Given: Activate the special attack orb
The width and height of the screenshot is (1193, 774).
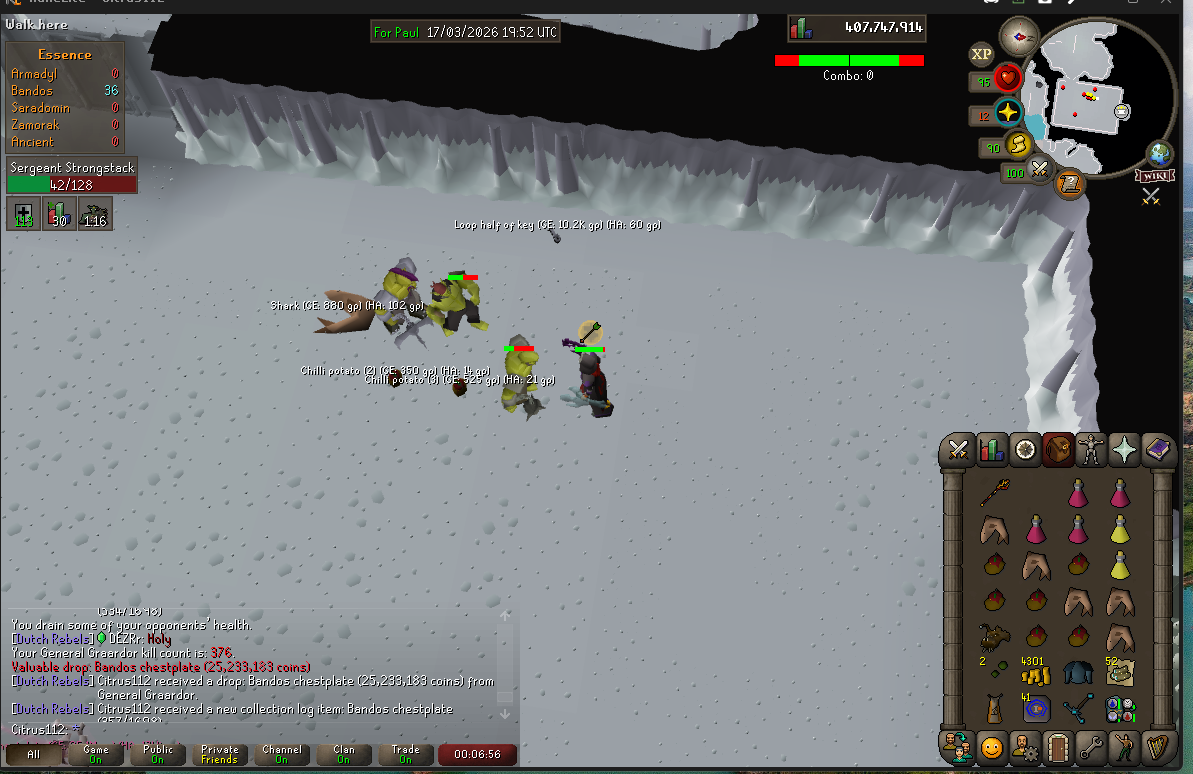Looking at the screenshot, I should pyautogui.click(x=1040, y=172).
